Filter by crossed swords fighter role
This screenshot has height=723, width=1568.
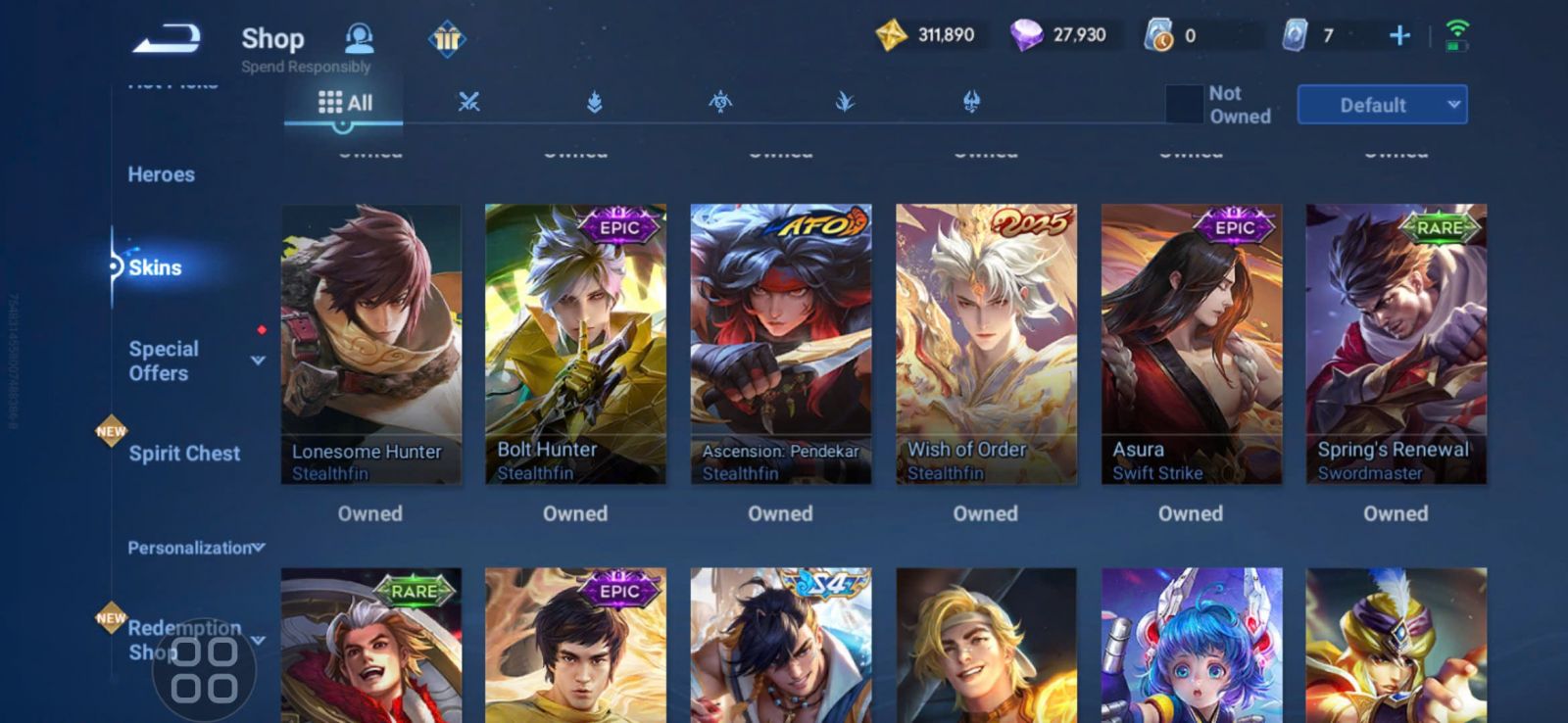[469, 102]
